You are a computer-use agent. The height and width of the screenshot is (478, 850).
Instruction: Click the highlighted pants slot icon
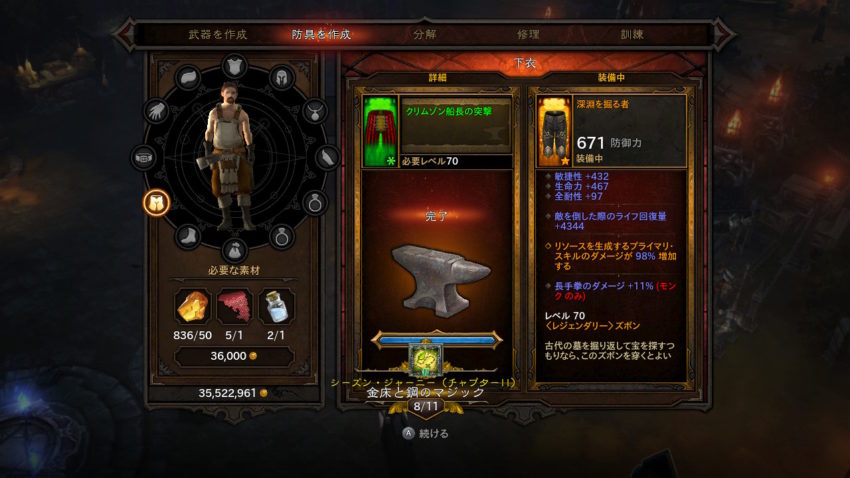tap(157, 203)
